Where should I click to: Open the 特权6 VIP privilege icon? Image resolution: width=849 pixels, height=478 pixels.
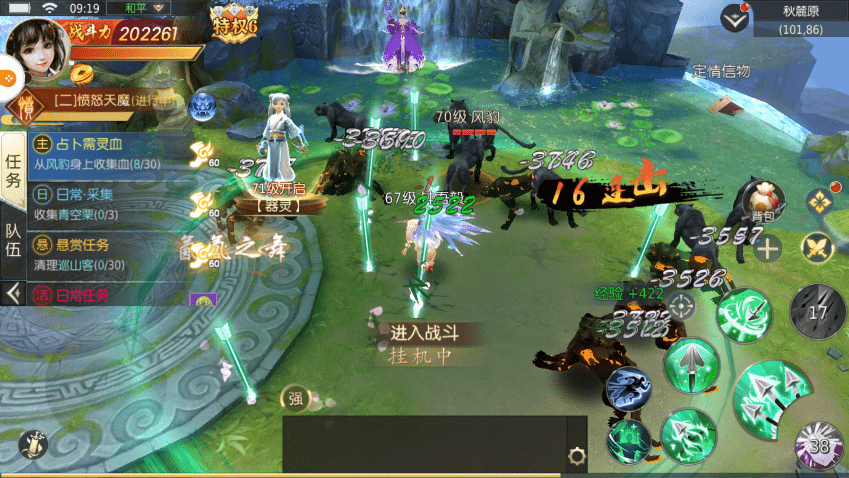(x=236, y=20)
